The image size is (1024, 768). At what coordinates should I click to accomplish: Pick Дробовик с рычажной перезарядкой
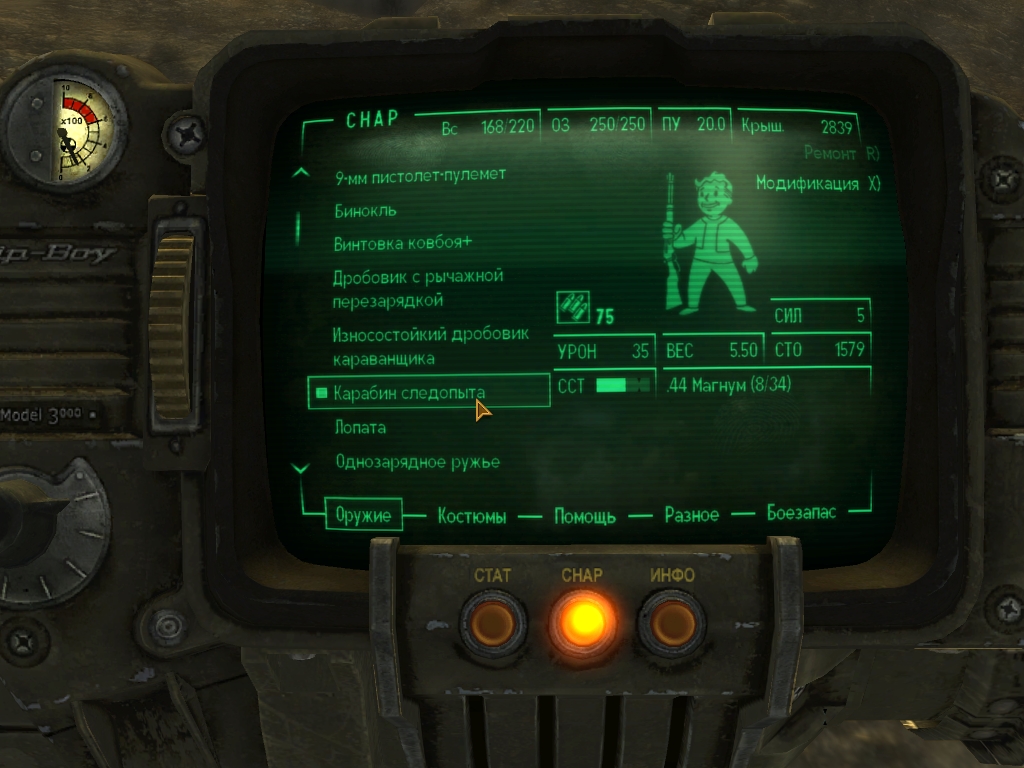pos(417,288)
